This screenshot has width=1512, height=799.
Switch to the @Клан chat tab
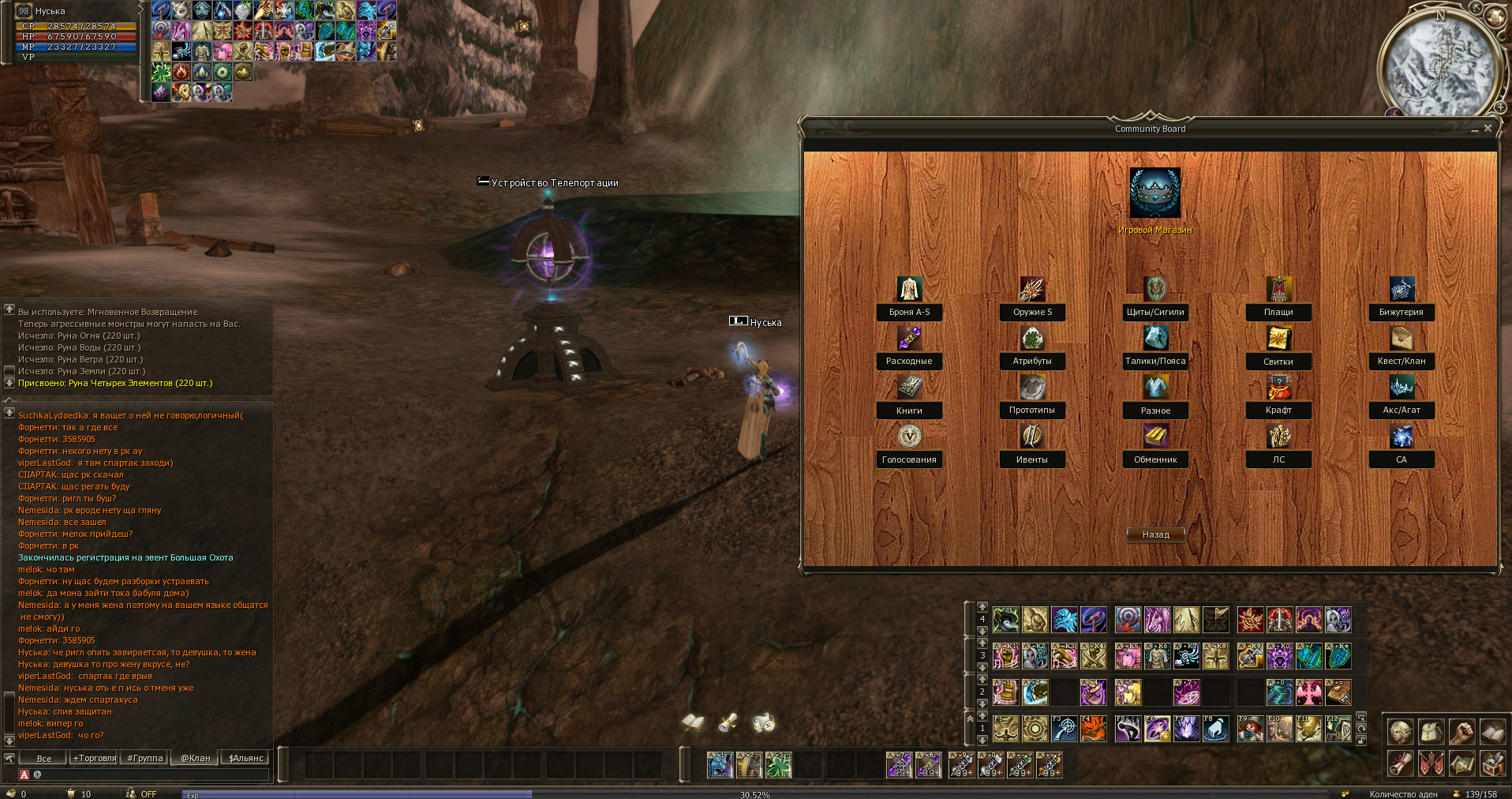[196, 758]
